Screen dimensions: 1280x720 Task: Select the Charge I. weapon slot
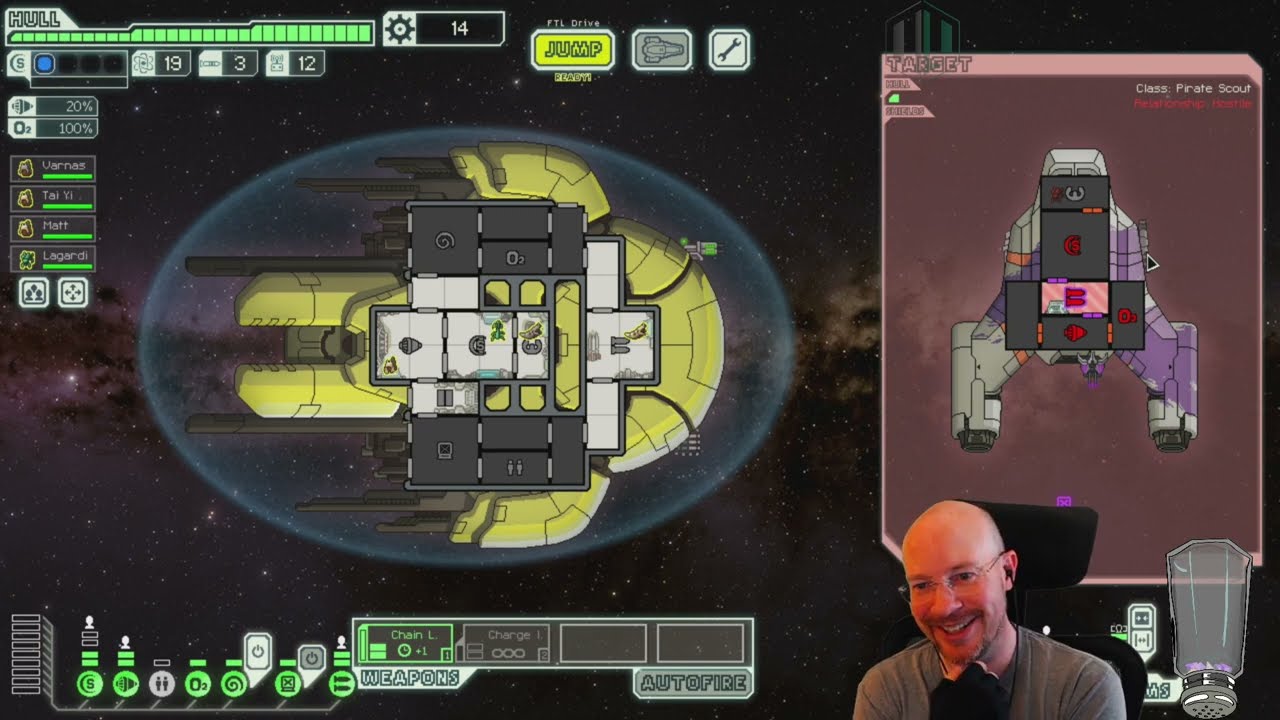(x=503, y=643)
